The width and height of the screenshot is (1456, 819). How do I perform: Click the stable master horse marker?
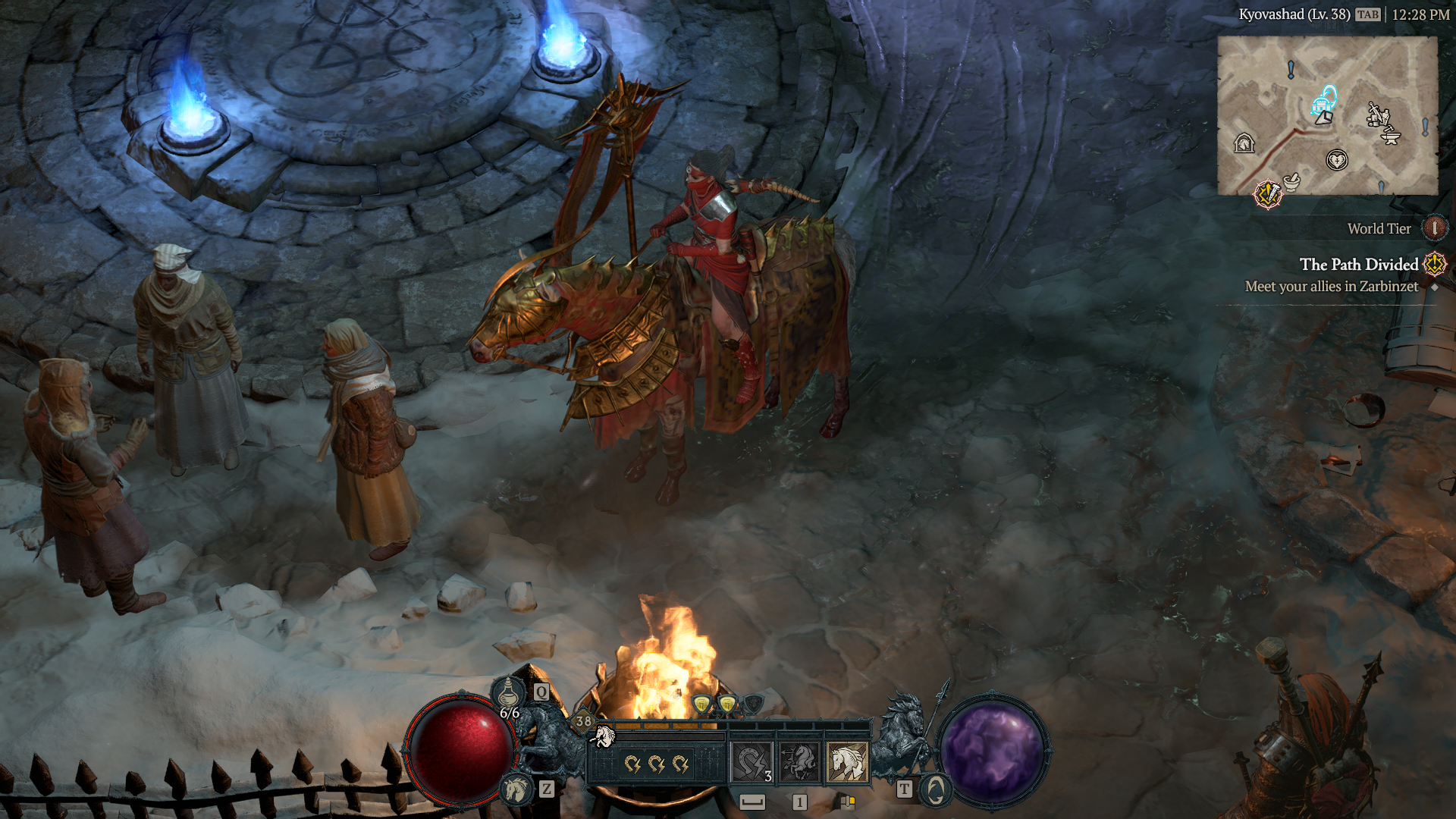(1244, 143)
